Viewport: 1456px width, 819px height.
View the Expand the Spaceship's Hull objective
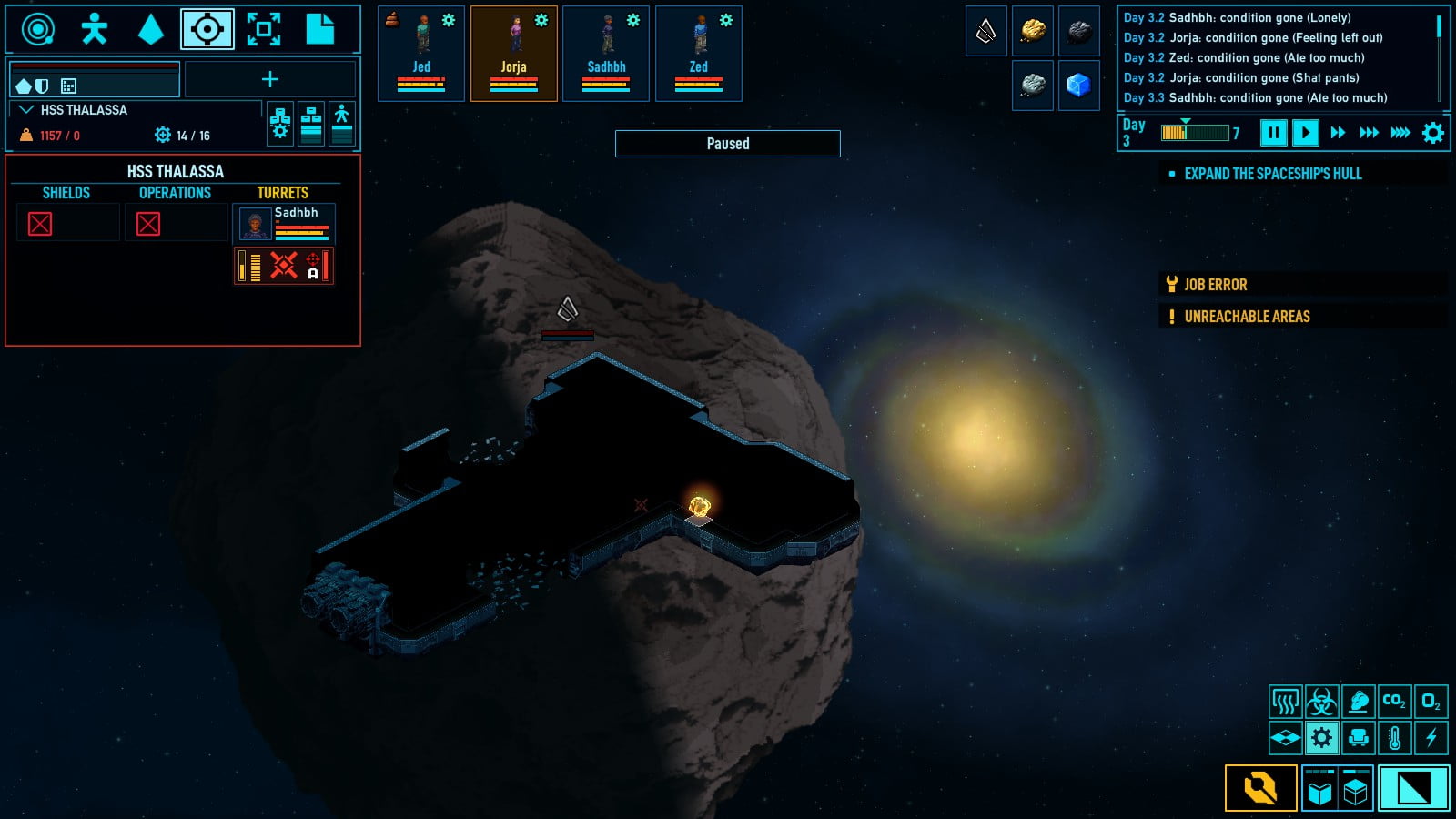1272,174
